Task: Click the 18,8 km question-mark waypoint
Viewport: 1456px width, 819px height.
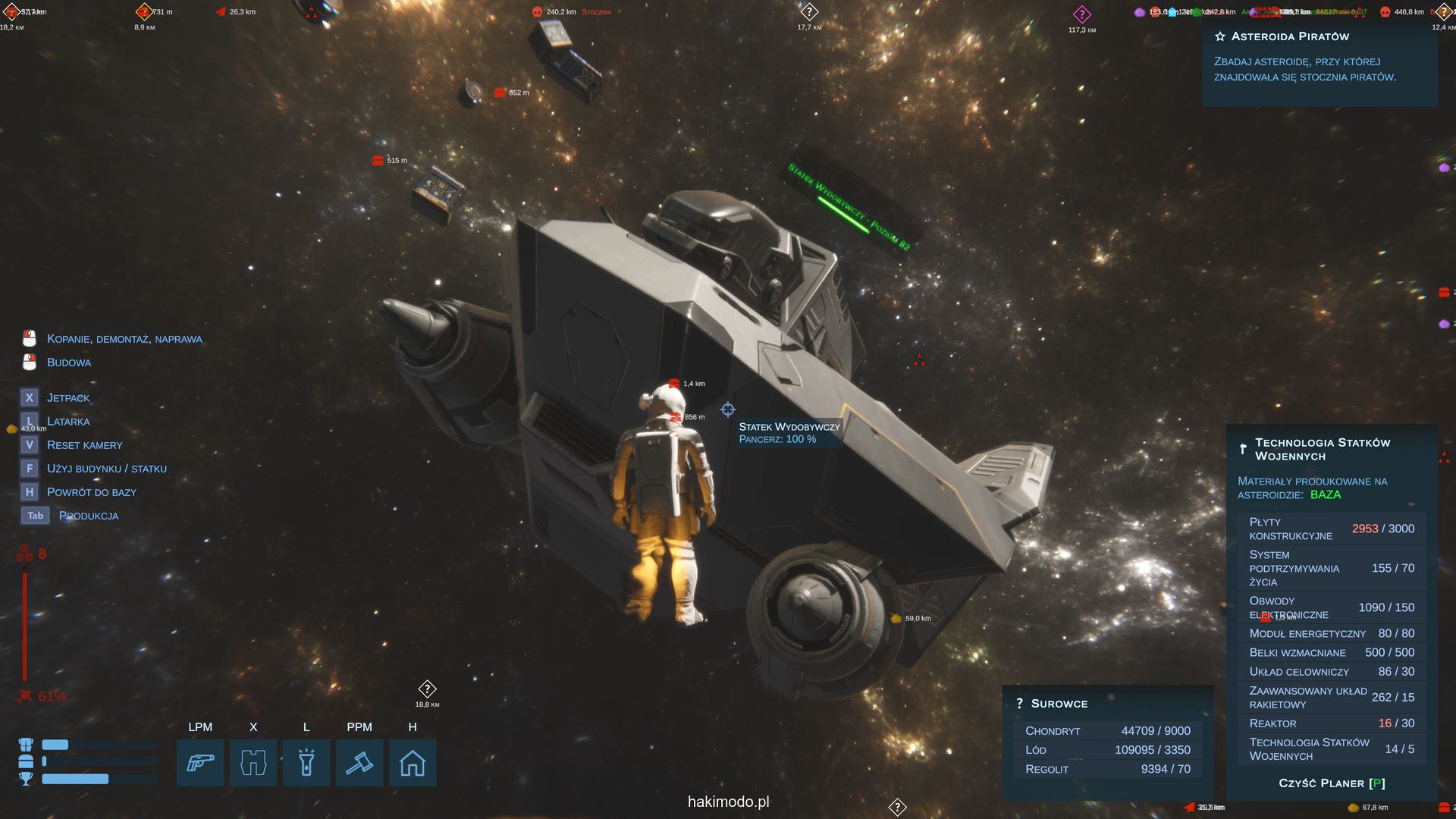Action: click(x=427, y=689)
